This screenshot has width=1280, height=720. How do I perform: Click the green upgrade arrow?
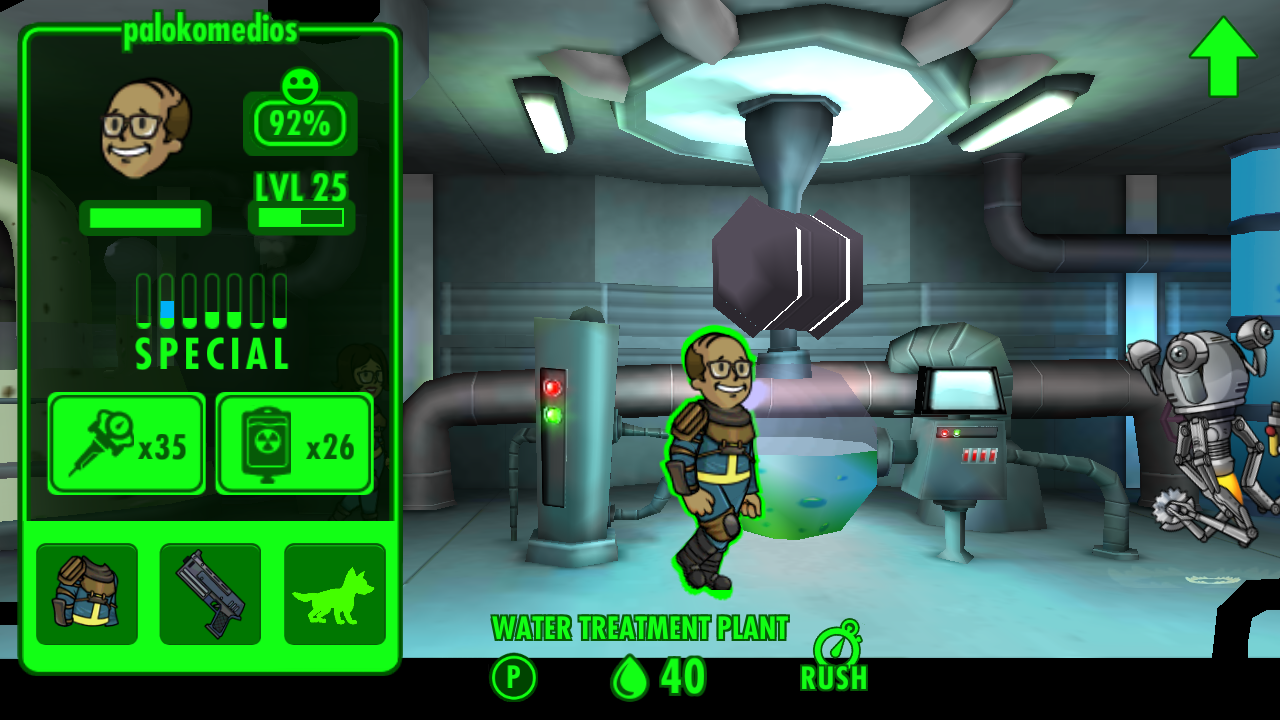point(1222,57)
